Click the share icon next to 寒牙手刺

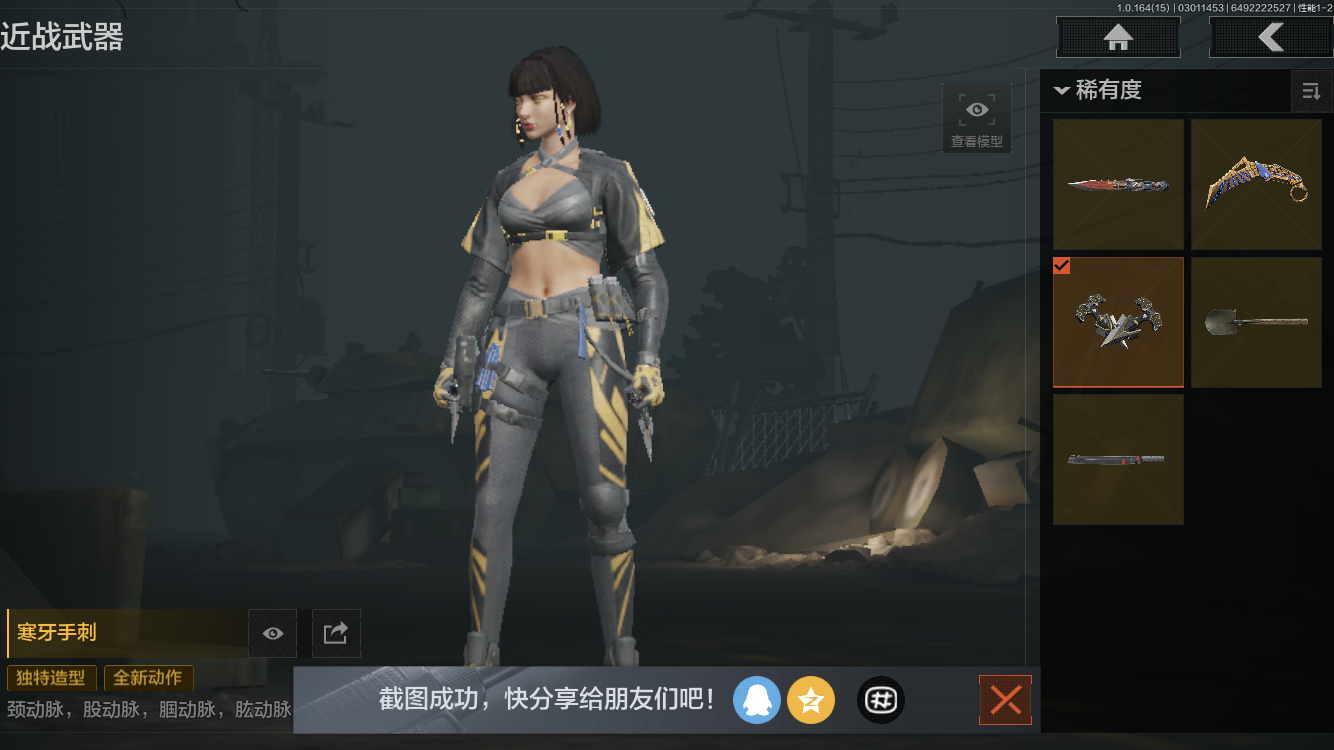336,633
